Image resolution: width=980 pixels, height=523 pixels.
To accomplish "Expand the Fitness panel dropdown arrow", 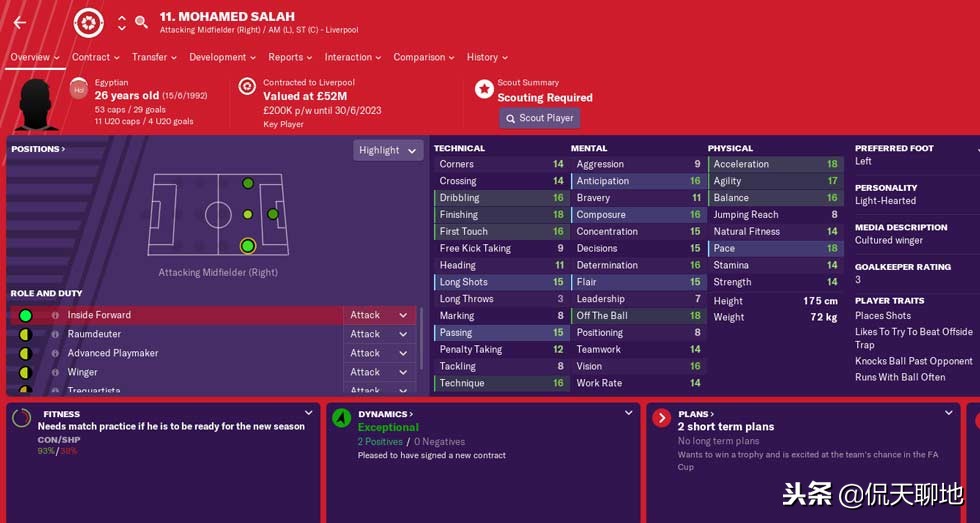I will 307,413.
